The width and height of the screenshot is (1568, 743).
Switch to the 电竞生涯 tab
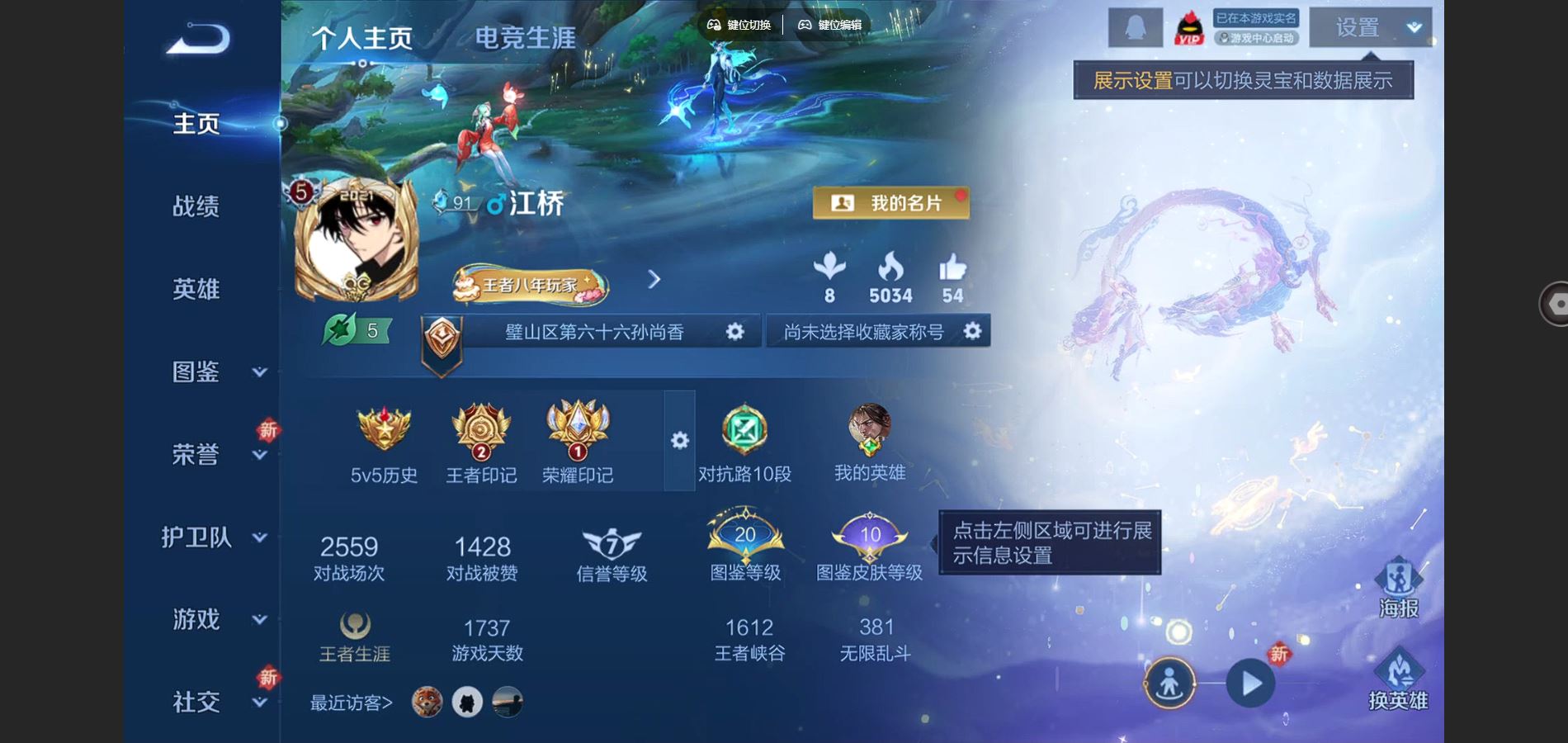pos(525,38)
